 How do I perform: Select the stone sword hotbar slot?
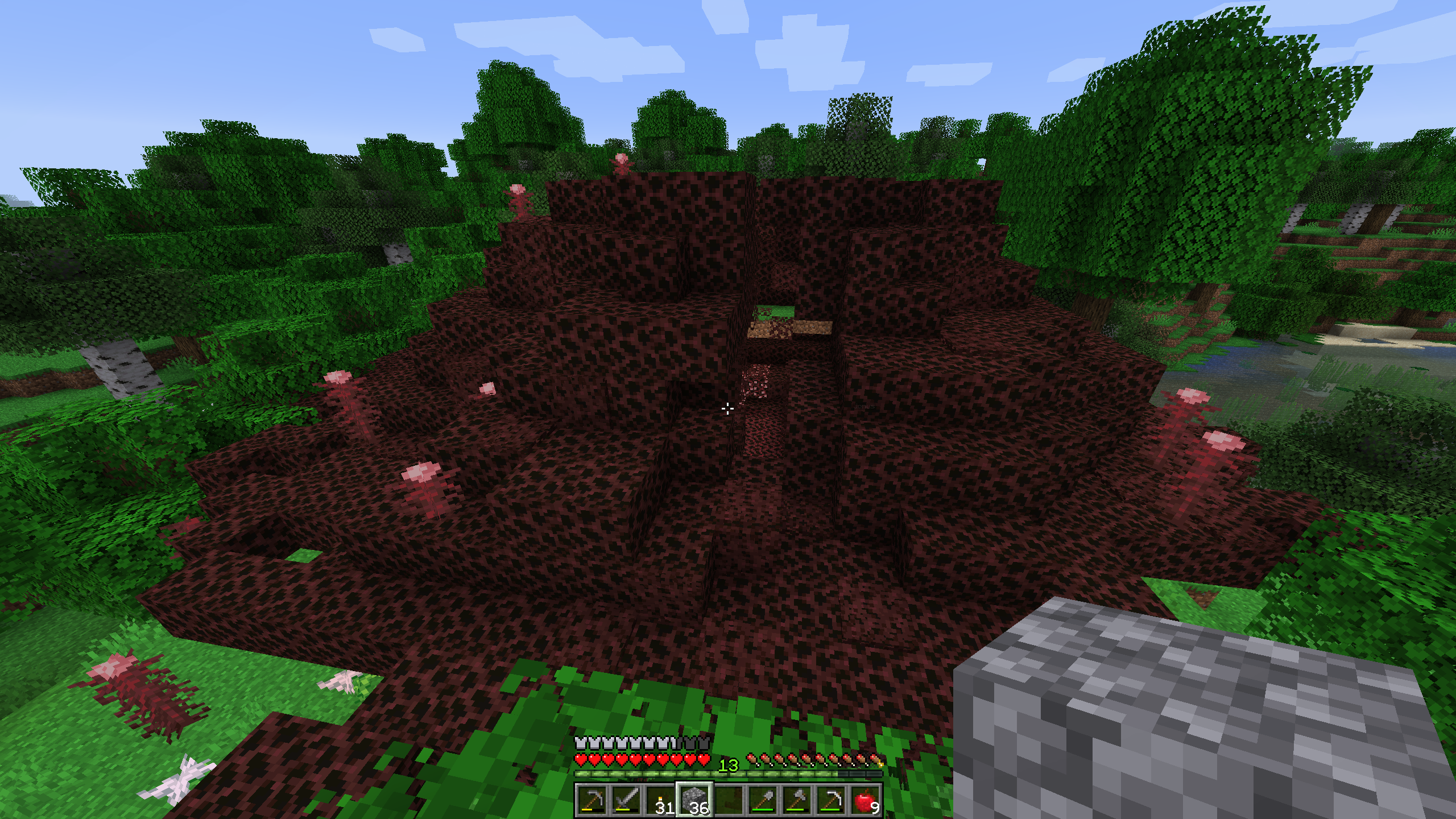point(626,800)
